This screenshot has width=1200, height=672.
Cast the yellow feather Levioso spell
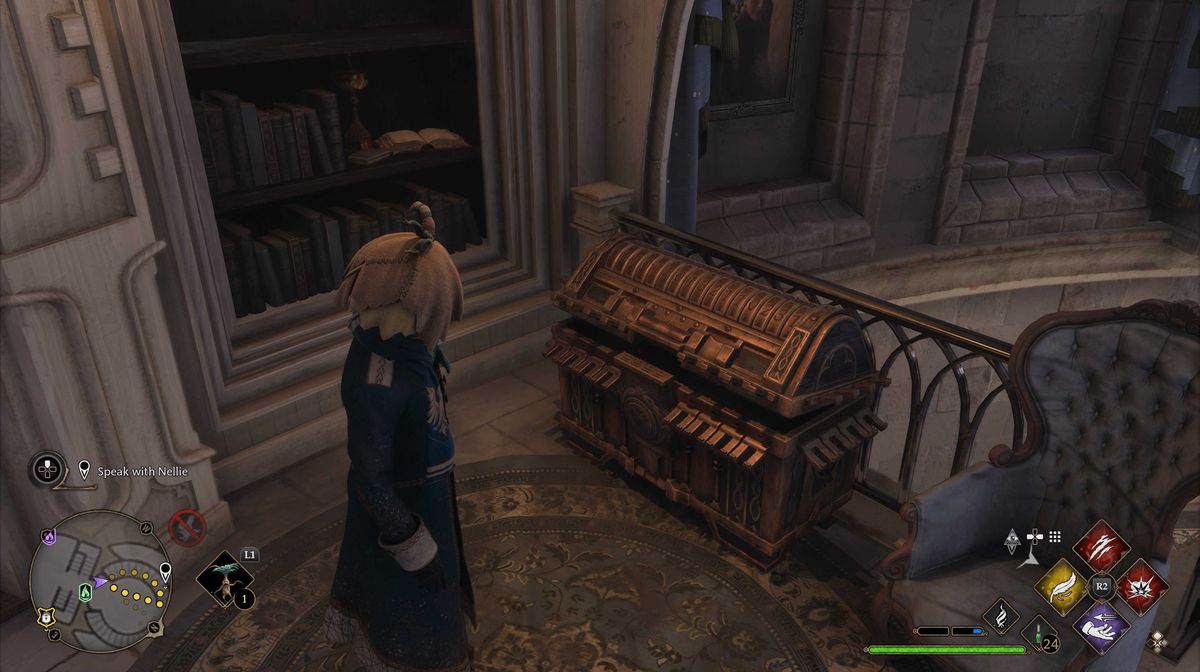pos(1062,586)
